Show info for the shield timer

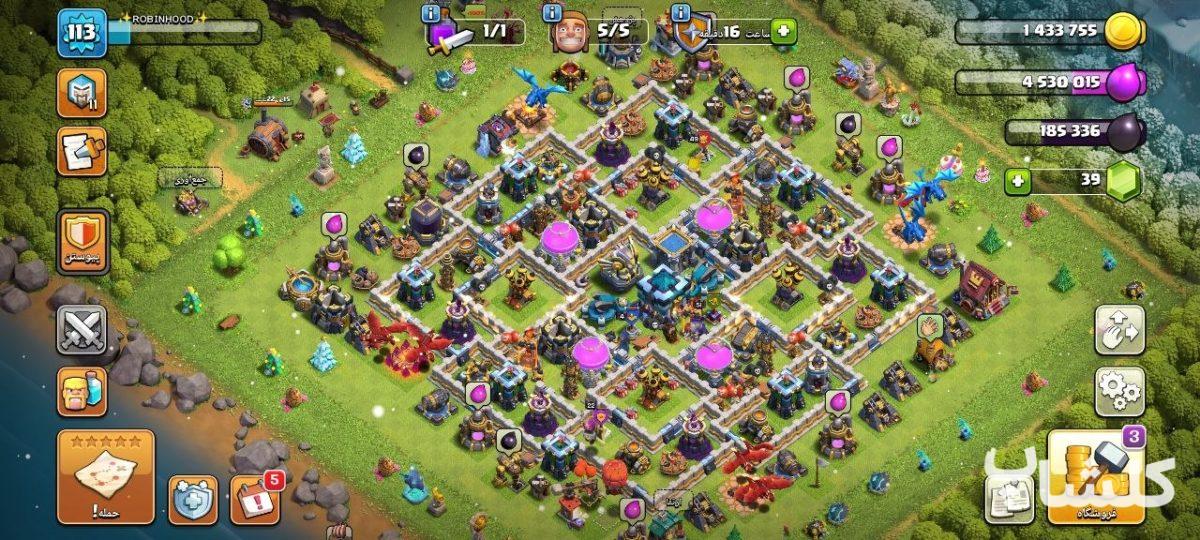click(681, 14)
